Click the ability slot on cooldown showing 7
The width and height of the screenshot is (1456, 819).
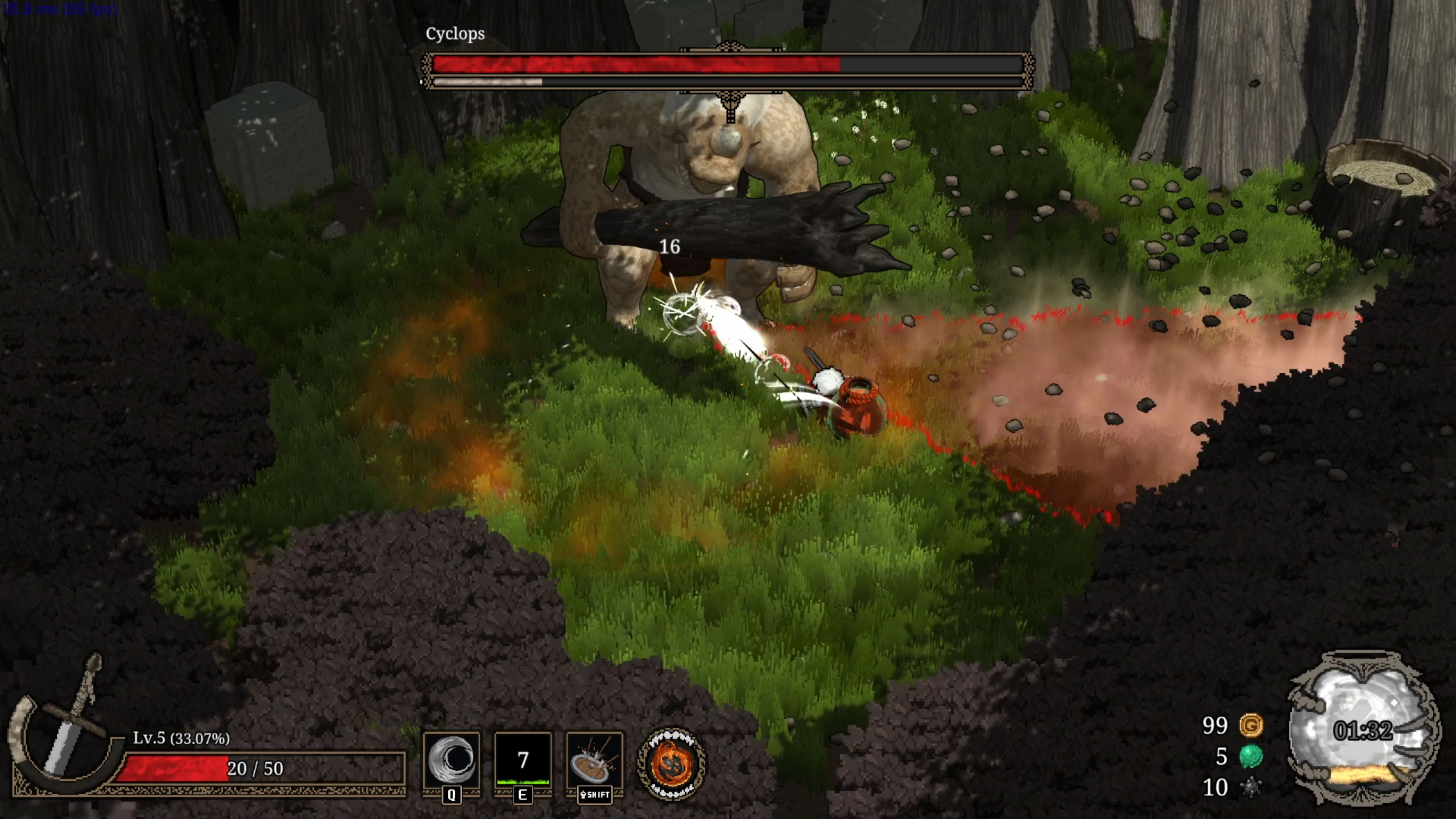coord(523,760)
